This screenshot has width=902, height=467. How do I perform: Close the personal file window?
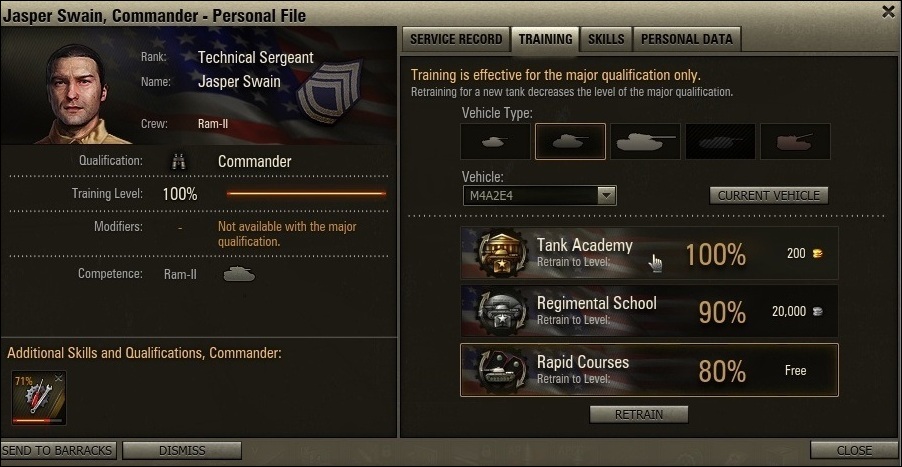tap(888, 12)
